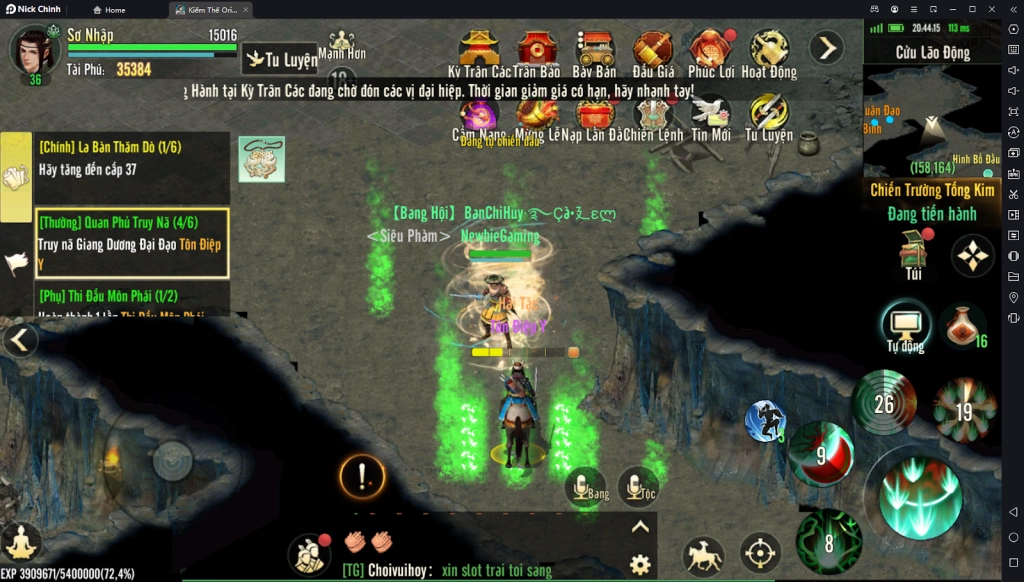The image size is (1024, 582).
Task: Use the health potion flask
Action: (964, 325)
